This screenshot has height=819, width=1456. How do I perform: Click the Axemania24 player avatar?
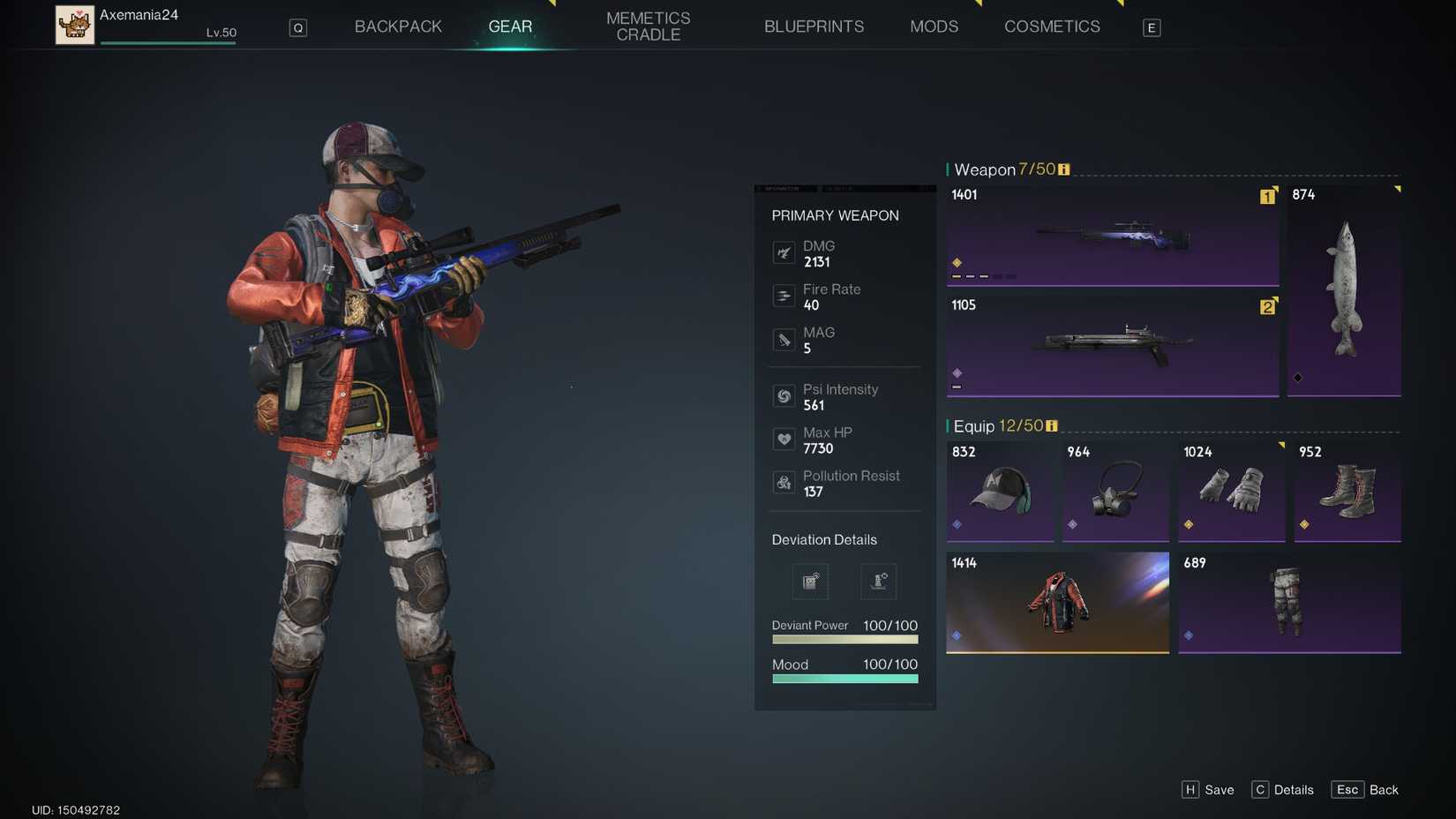pos(75,25)
